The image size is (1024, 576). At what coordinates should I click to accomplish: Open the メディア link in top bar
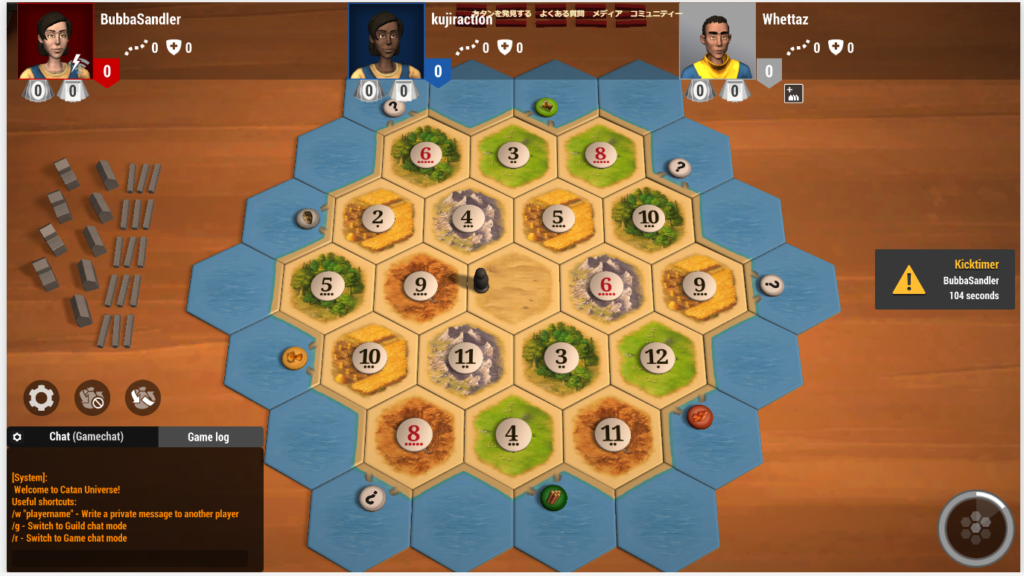(x=607, y=14)
